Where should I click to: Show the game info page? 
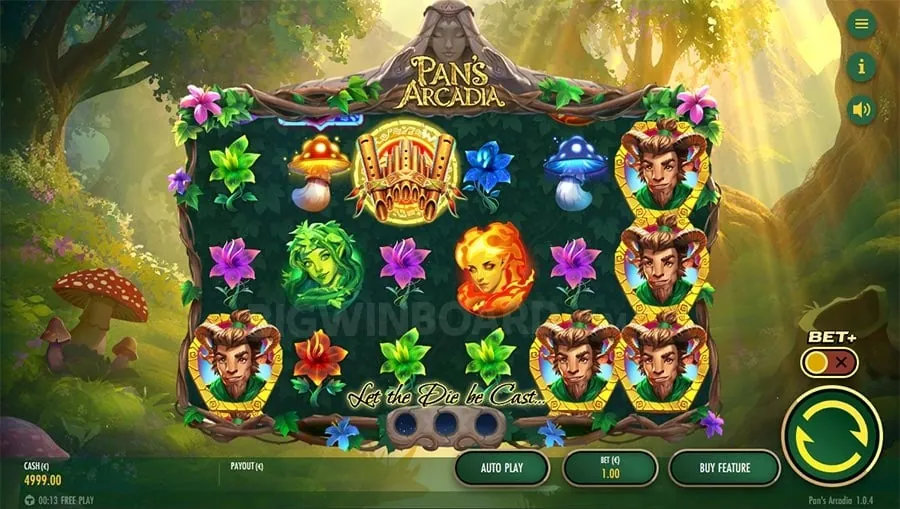pos(861,67)
